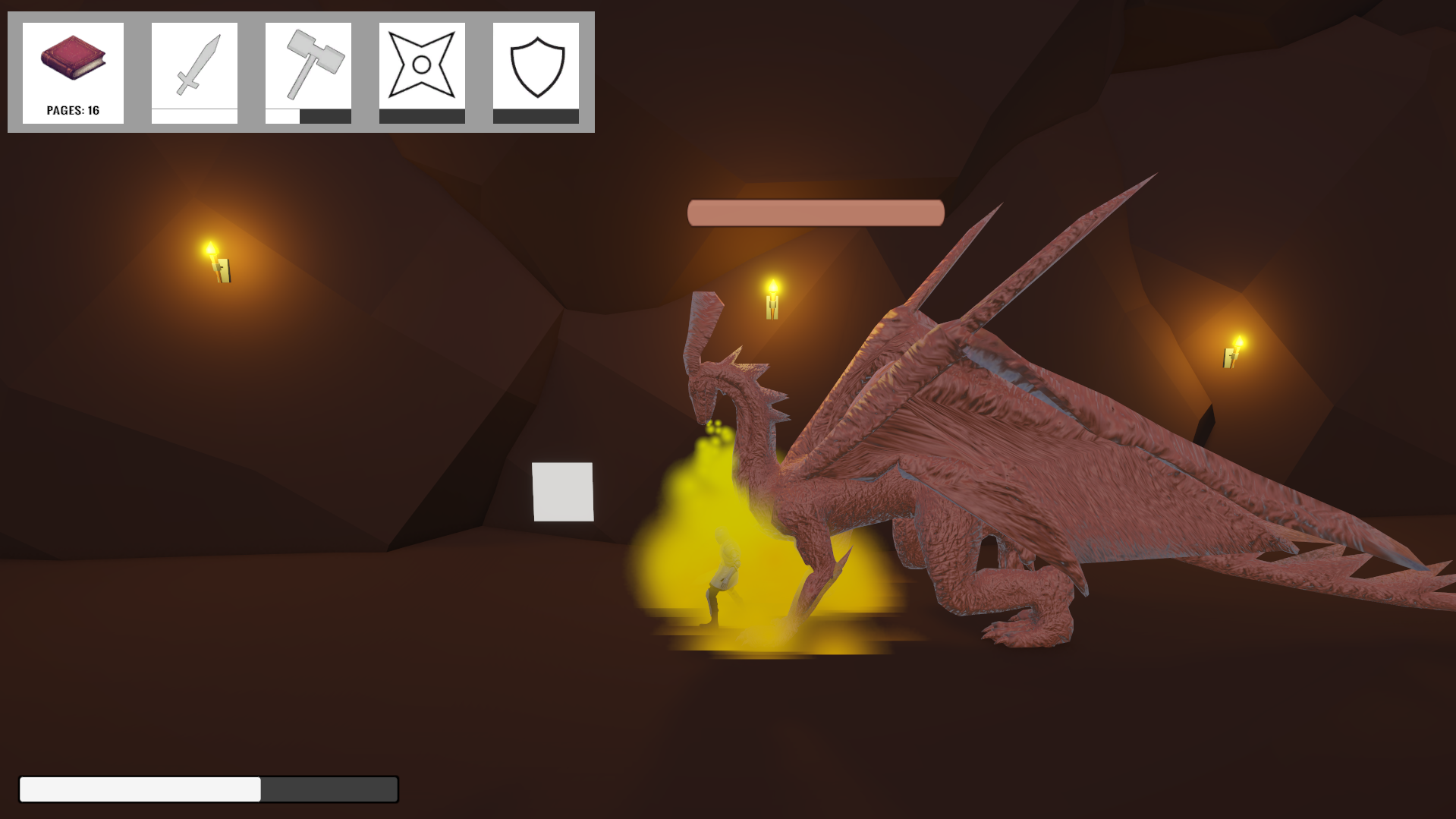
Task: Click the dragon's health bar
Action: tap(815, 213)
